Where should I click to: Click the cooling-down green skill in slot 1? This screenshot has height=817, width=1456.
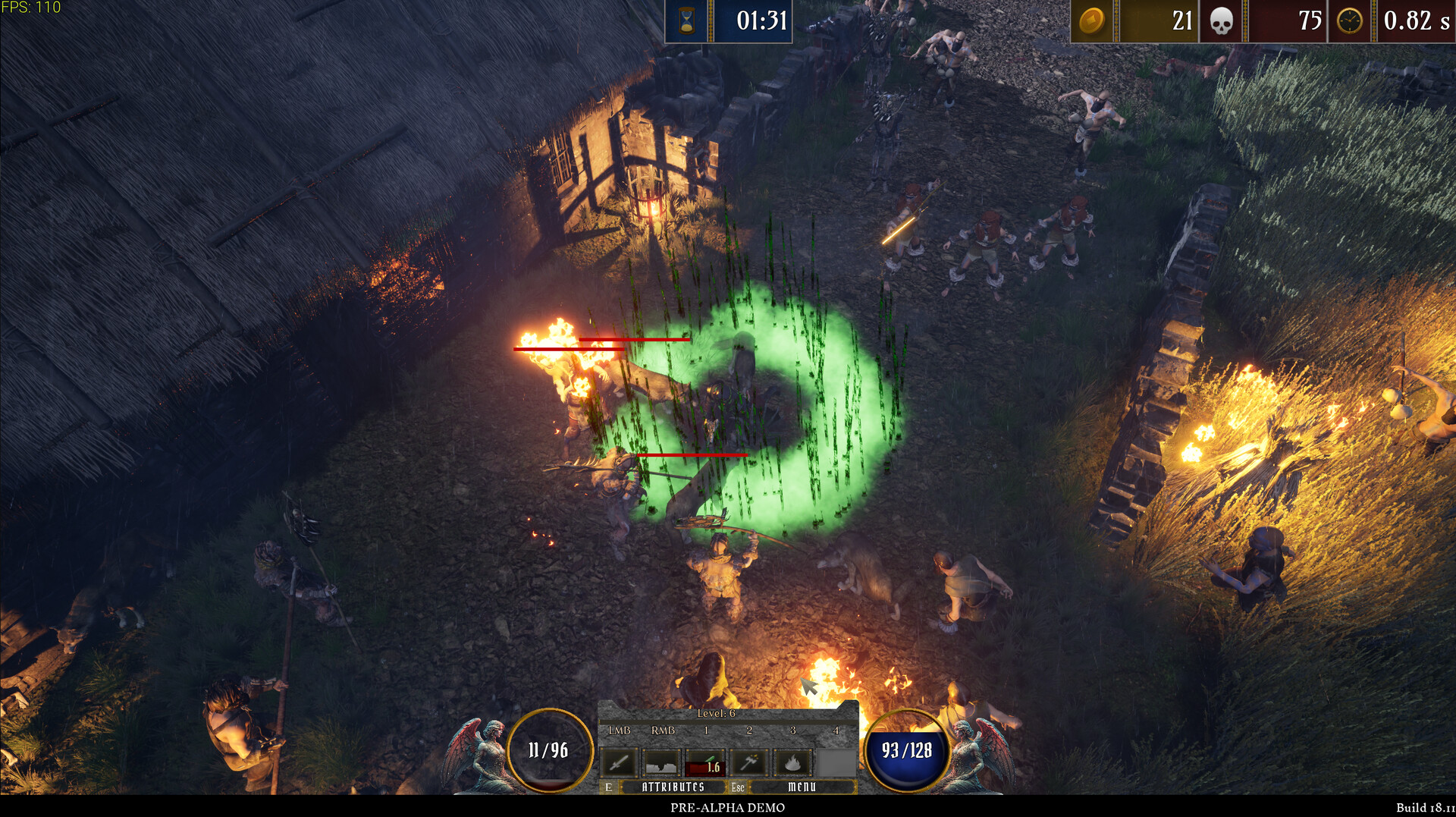click(x=705, y=762)
